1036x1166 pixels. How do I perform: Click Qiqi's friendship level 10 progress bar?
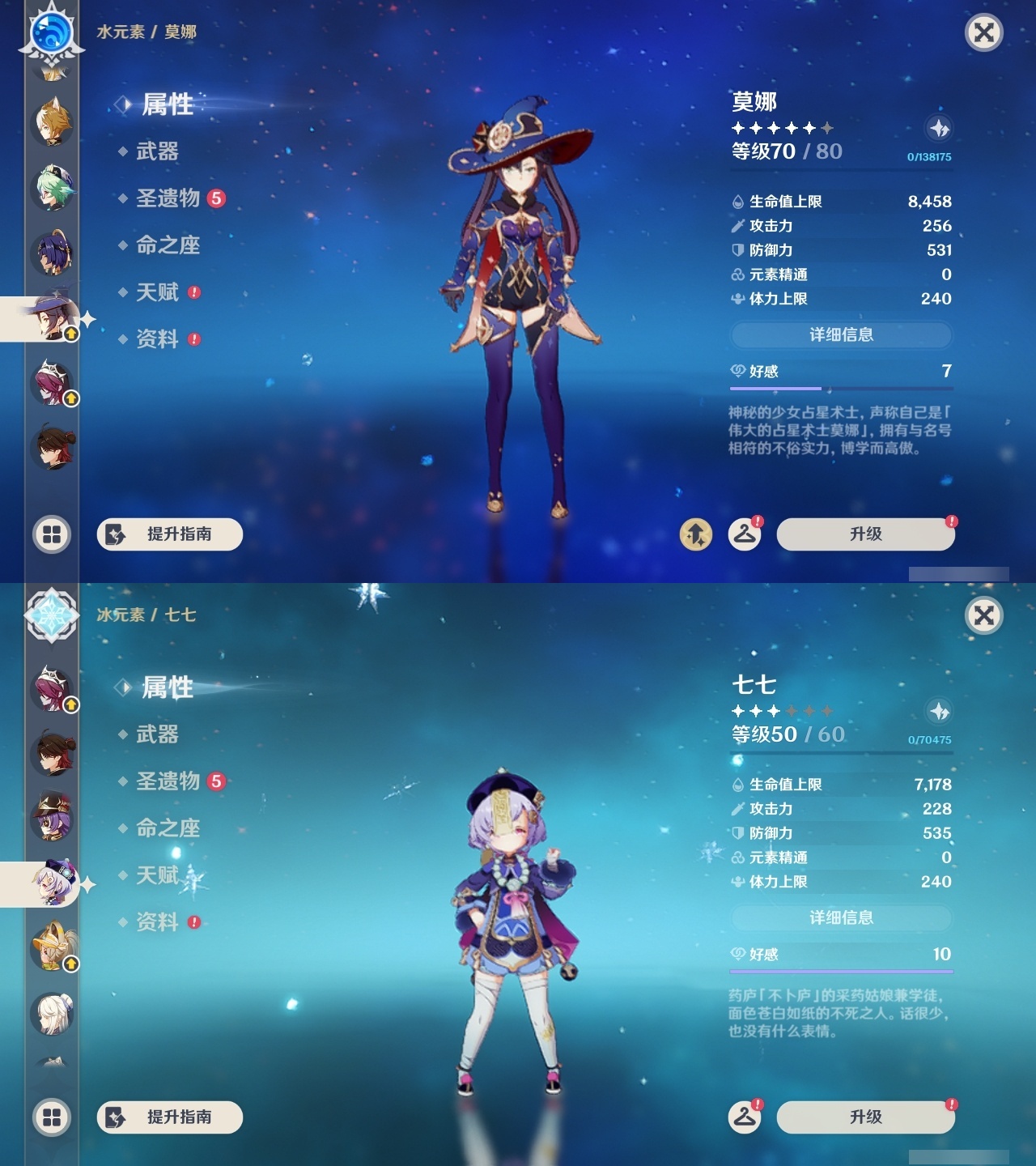(x=842, y=971)
